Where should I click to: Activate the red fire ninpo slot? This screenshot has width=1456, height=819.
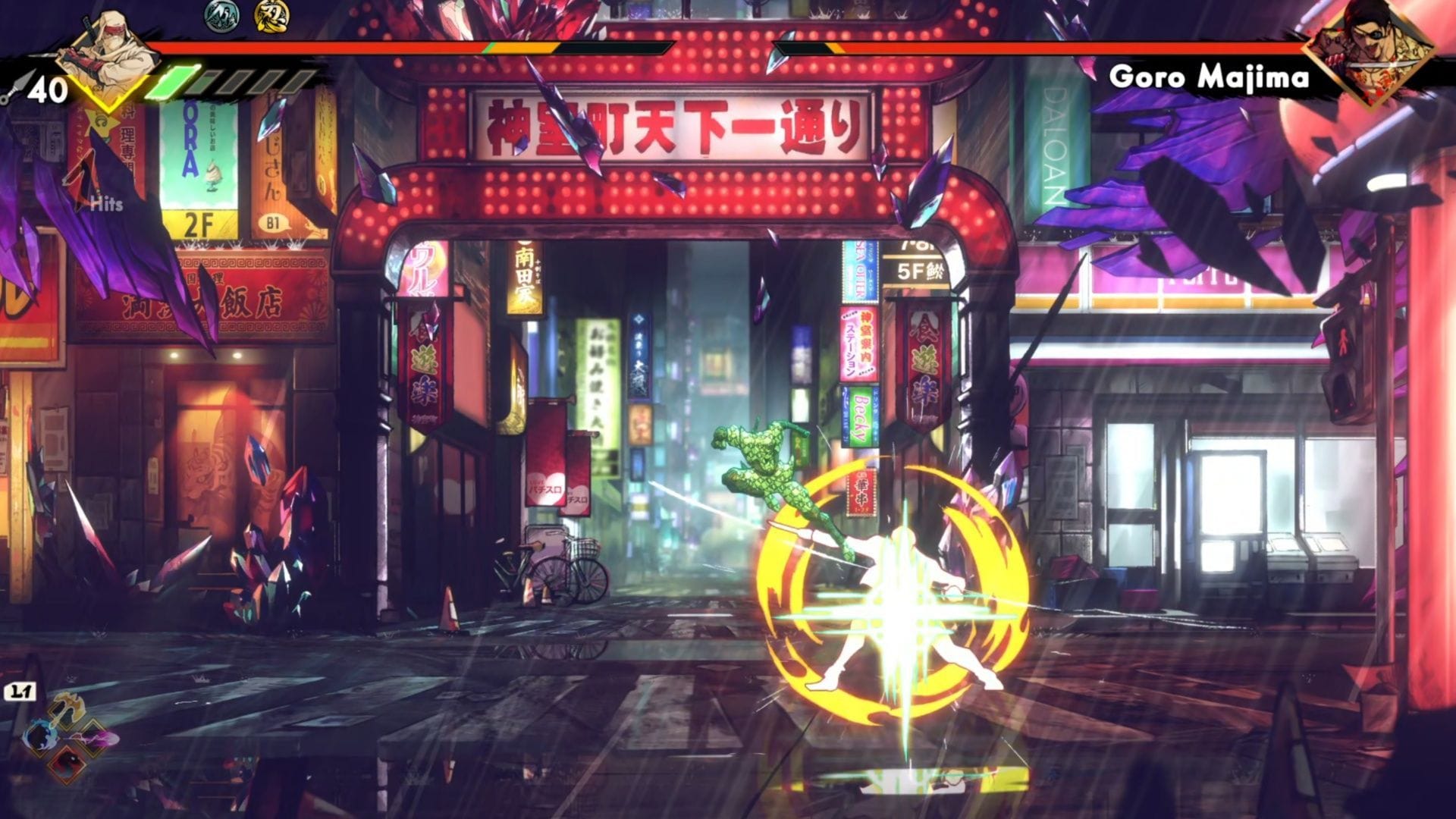pos(67,762)
